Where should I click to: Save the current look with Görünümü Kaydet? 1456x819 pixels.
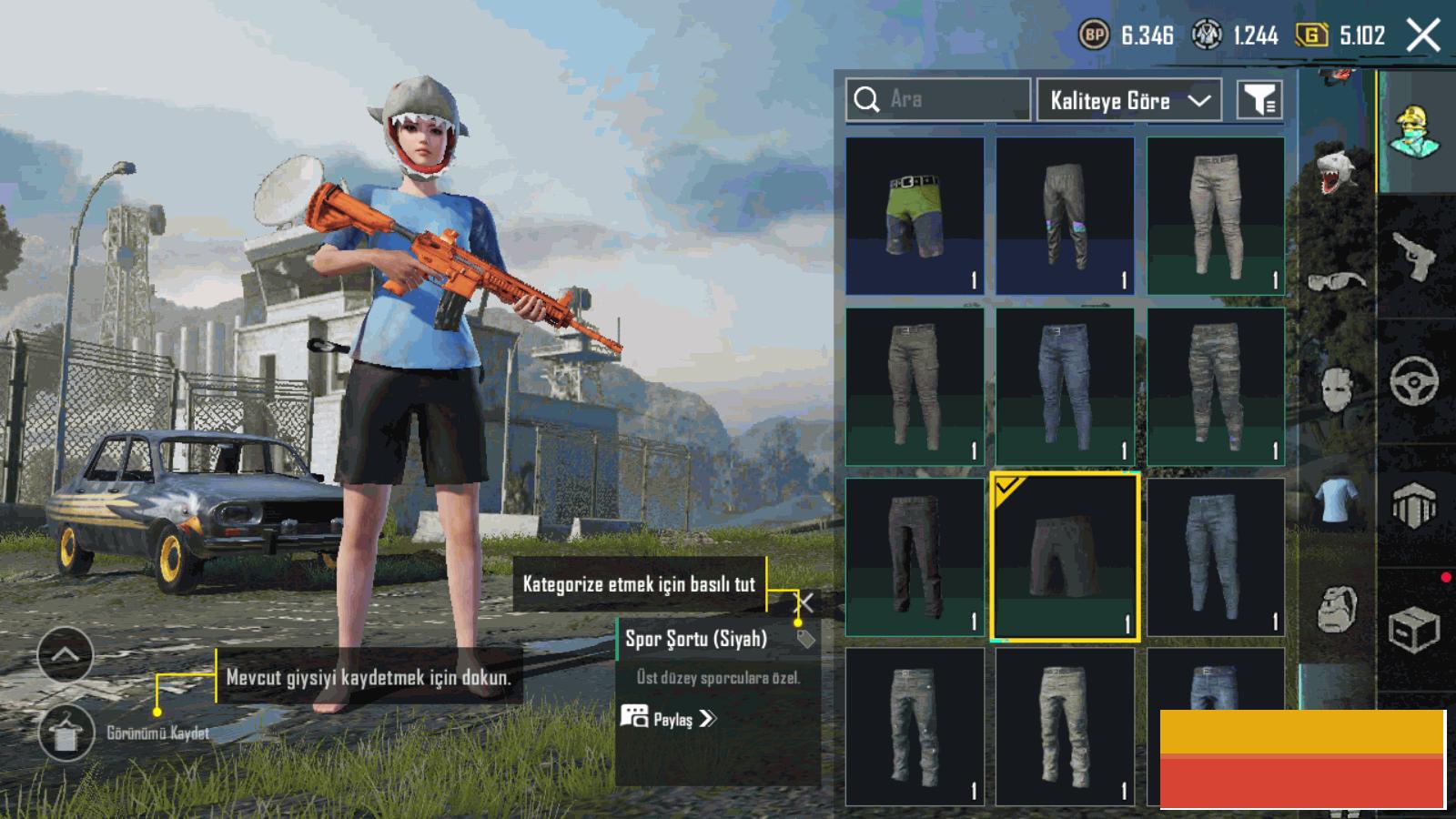coord(66,733)
